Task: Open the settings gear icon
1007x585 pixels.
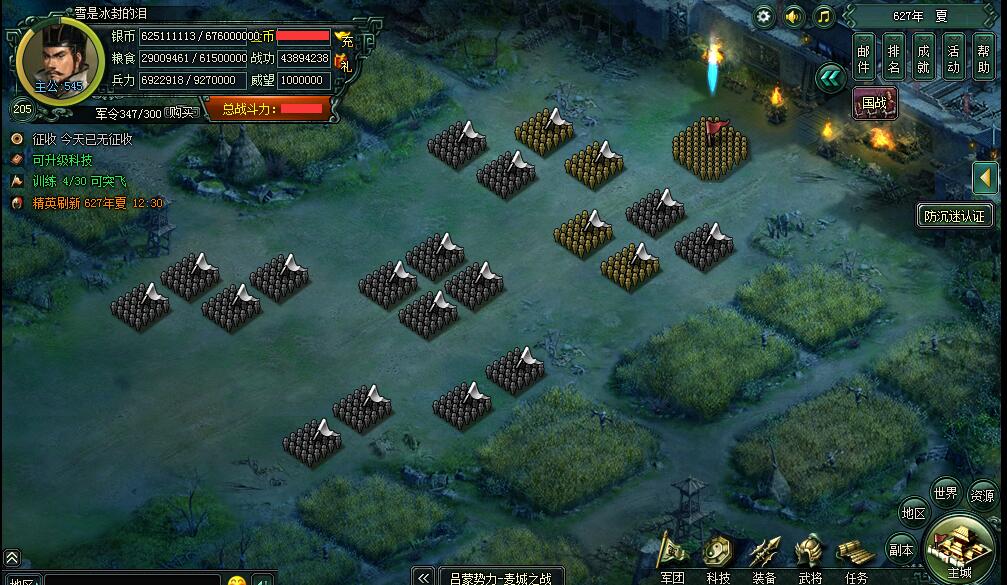Action: click(x=764, y=16)
